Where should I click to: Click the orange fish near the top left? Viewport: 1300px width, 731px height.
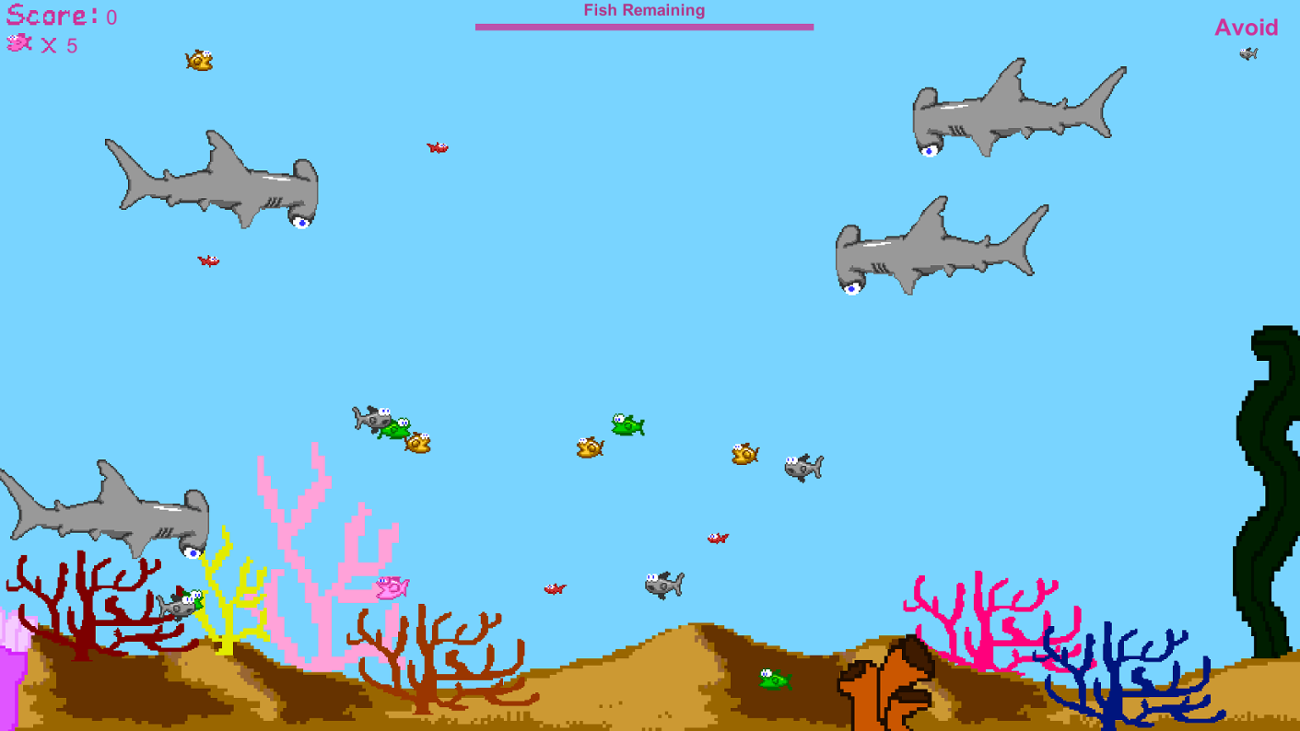[198, 59]
